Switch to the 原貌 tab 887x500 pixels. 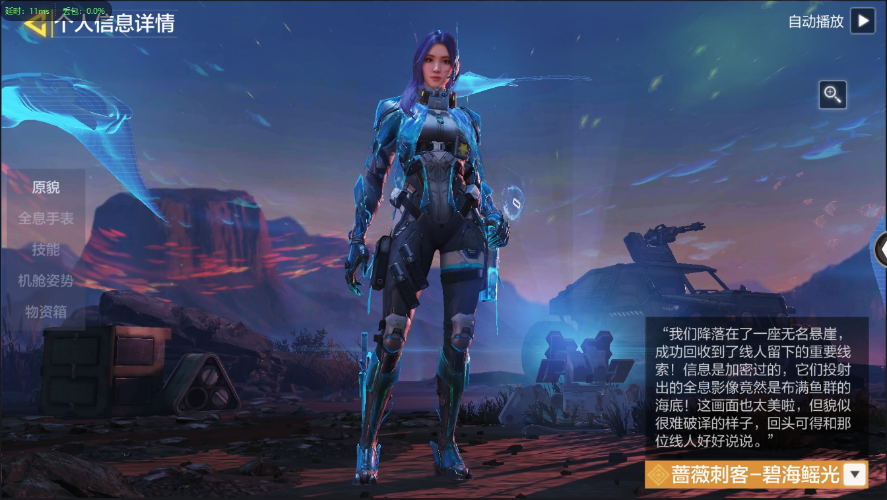(x=46, y=187)
